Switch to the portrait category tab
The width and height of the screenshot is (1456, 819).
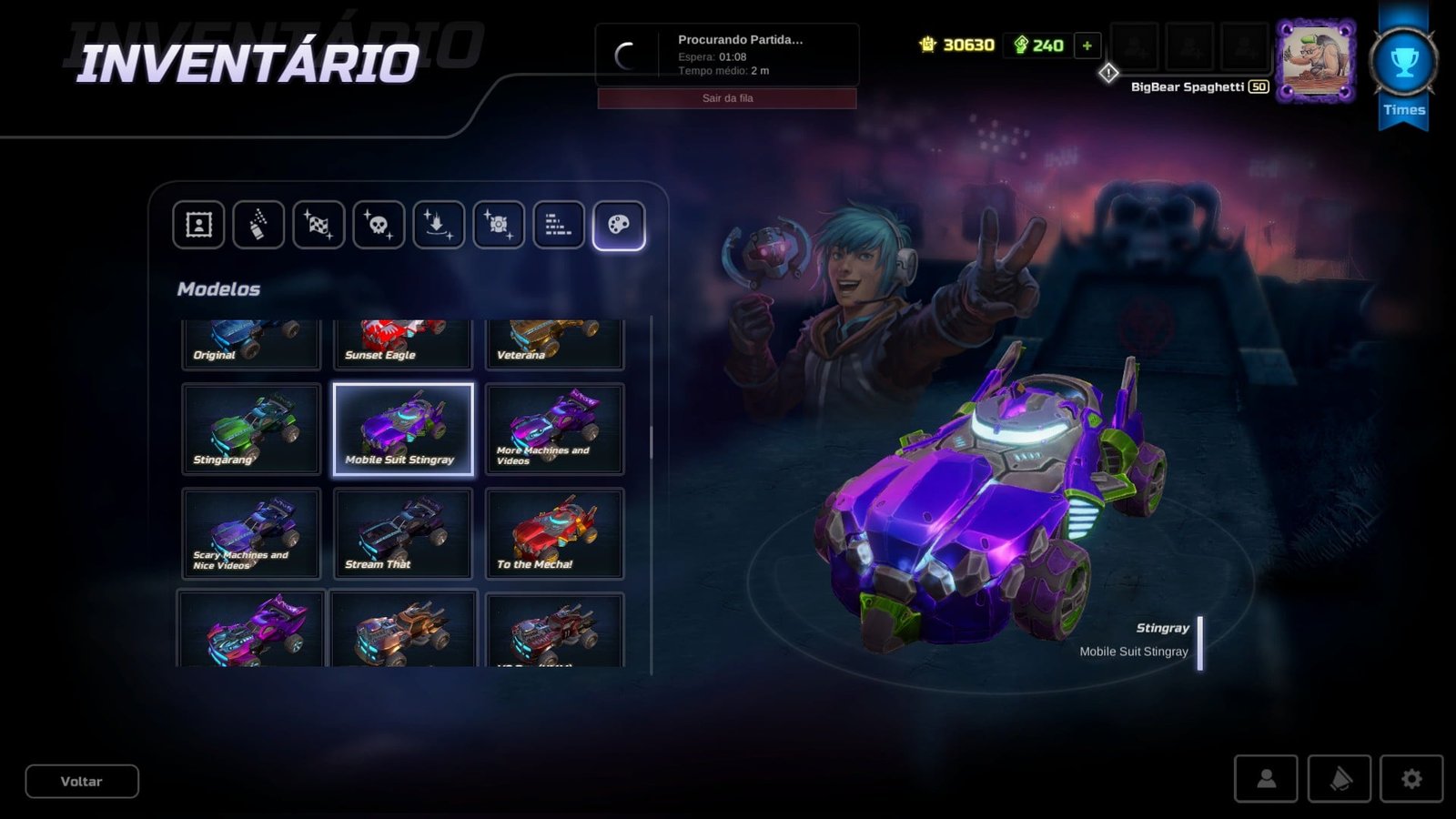(198, 225)
